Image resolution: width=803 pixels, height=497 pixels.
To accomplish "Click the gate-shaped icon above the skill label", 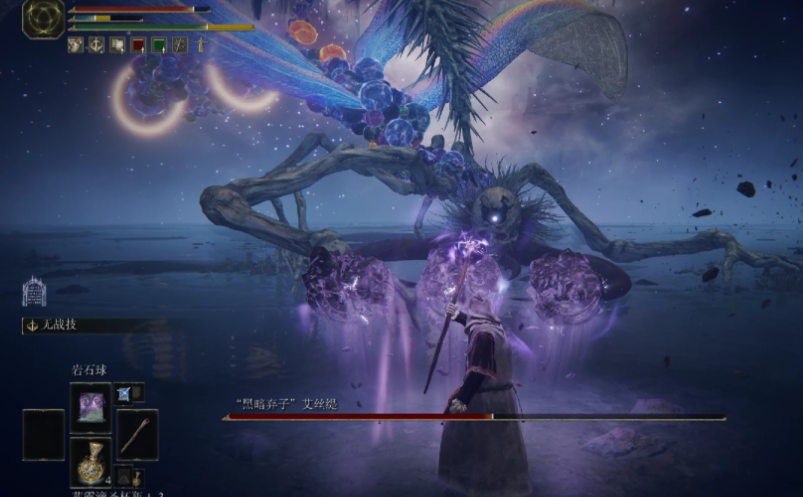I will [34, 290].
